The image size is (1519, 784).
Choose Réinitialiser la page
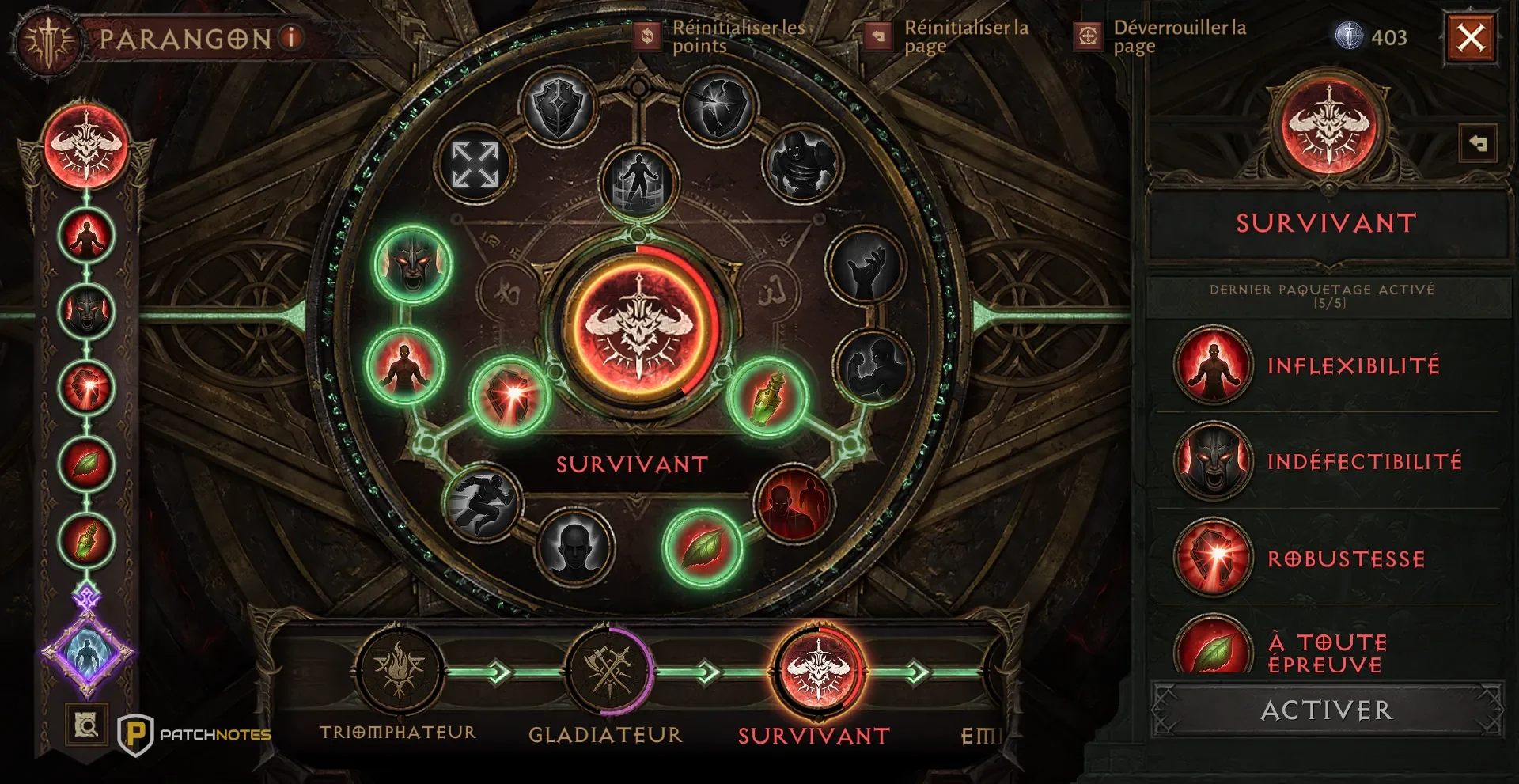click(877, 36)
